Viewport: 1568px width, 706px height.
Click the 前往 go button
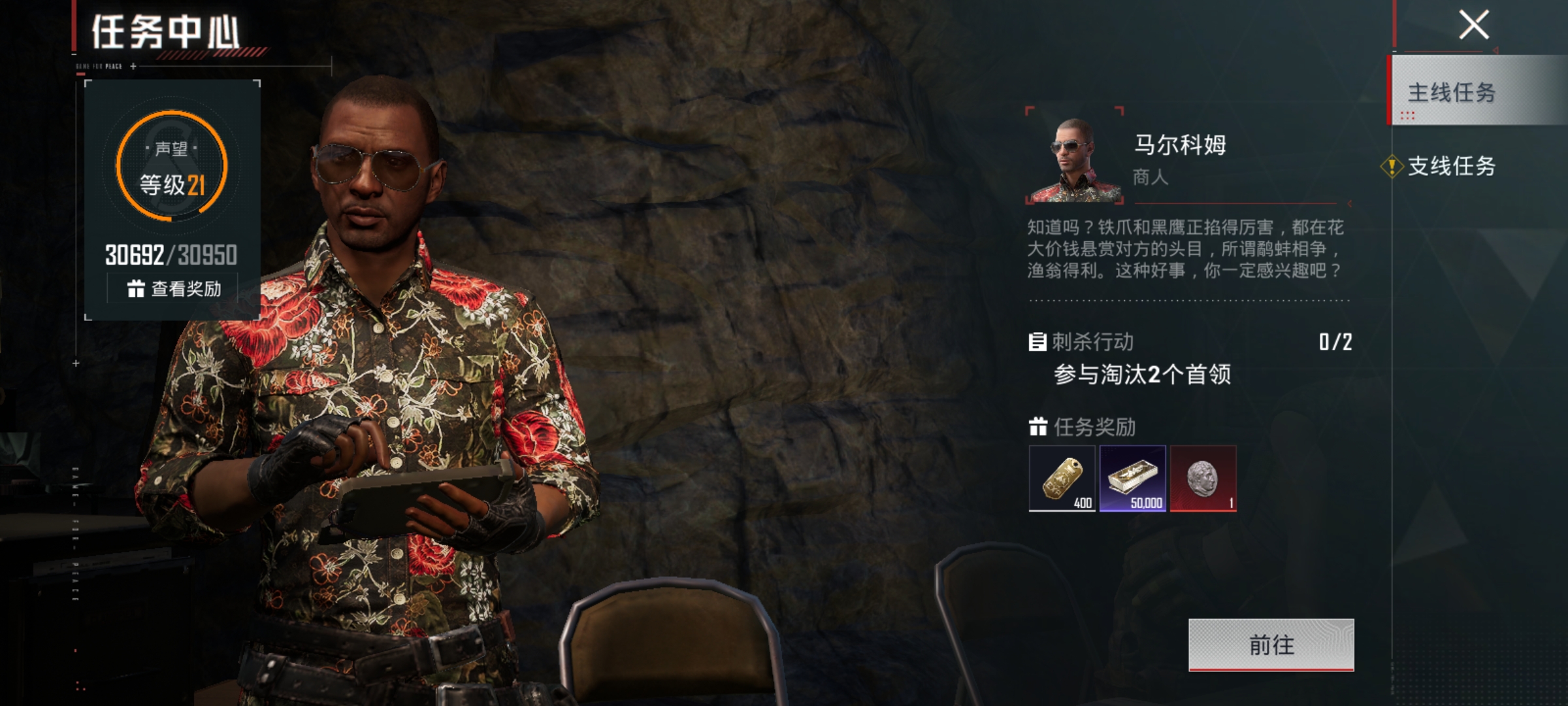1271,645
